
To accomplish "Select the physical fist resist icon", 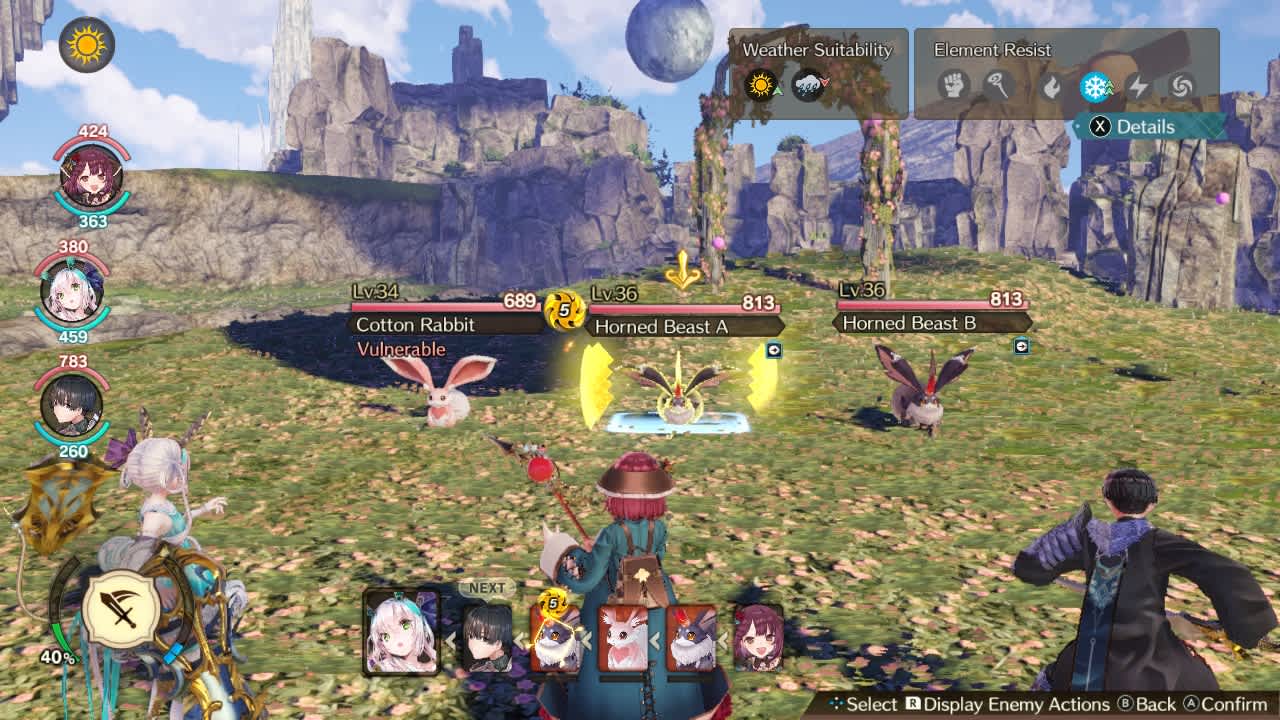I will tap(955, 86).
